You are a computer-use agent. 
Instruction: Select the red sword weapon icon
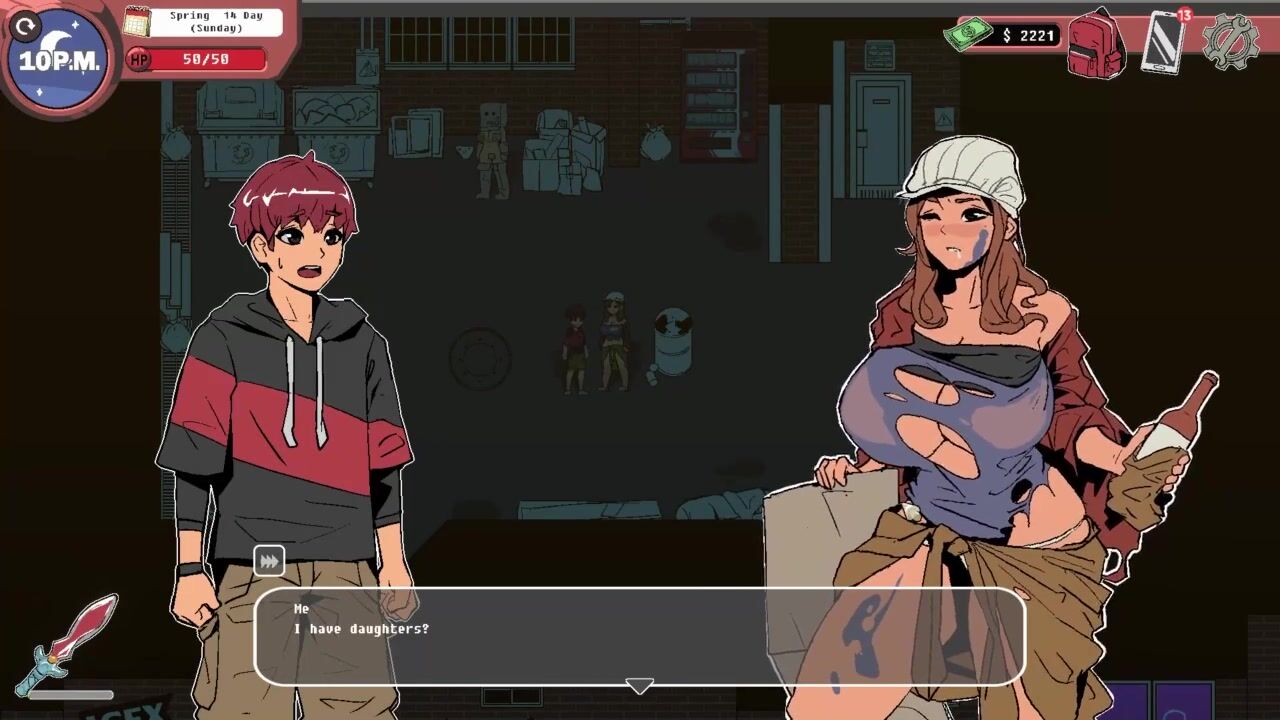click(x=68, y=642)
